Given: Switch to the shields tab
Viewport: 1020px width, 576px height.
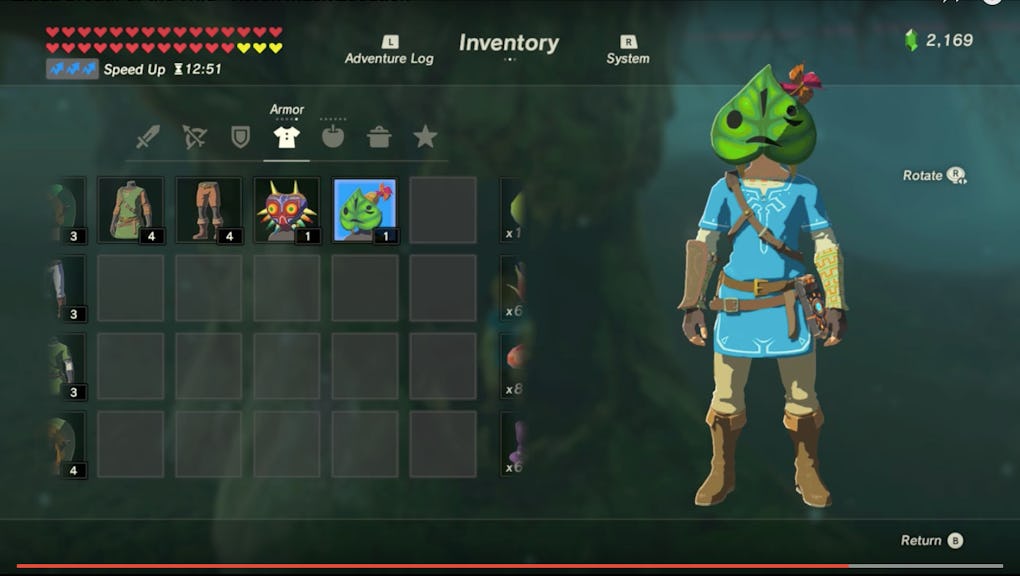Looking at the screenshot, I should coord(240,137).
